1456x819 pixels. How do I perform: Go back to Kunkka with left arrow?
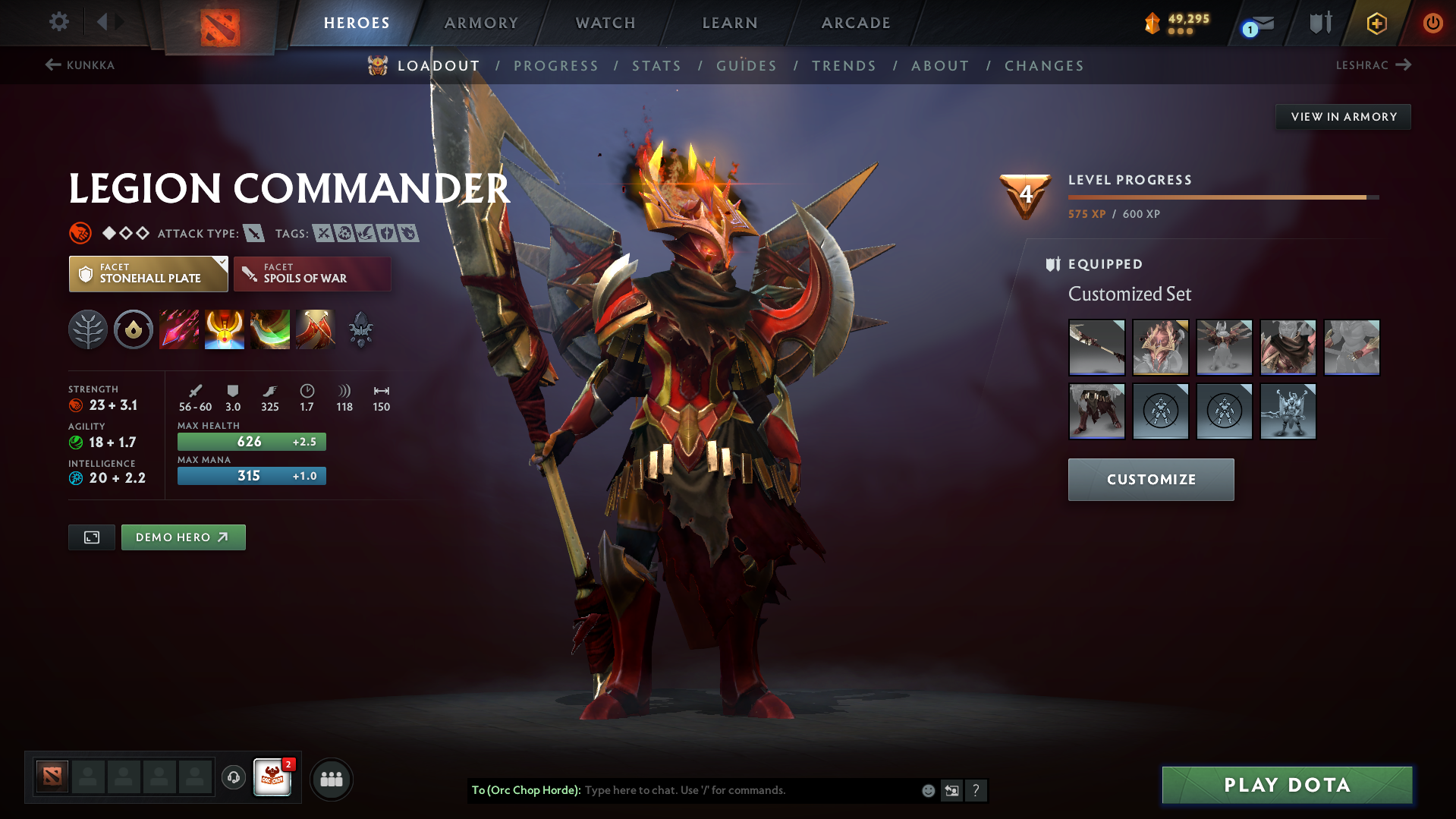click(52, 65)
